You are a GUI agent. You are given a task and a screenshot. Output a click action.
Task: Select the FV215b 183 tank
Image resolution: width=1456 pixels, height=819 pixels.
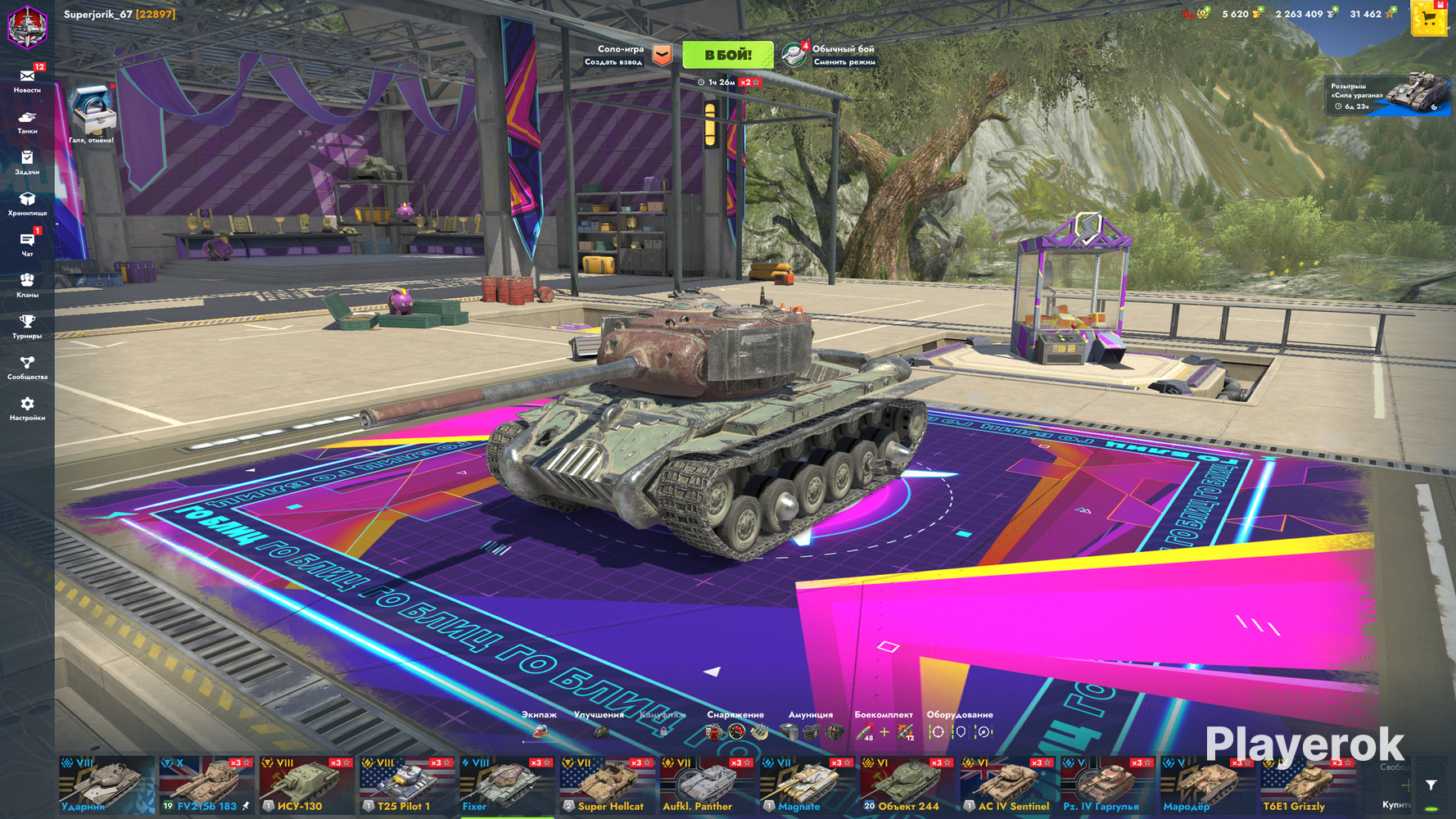coord(206,785)
